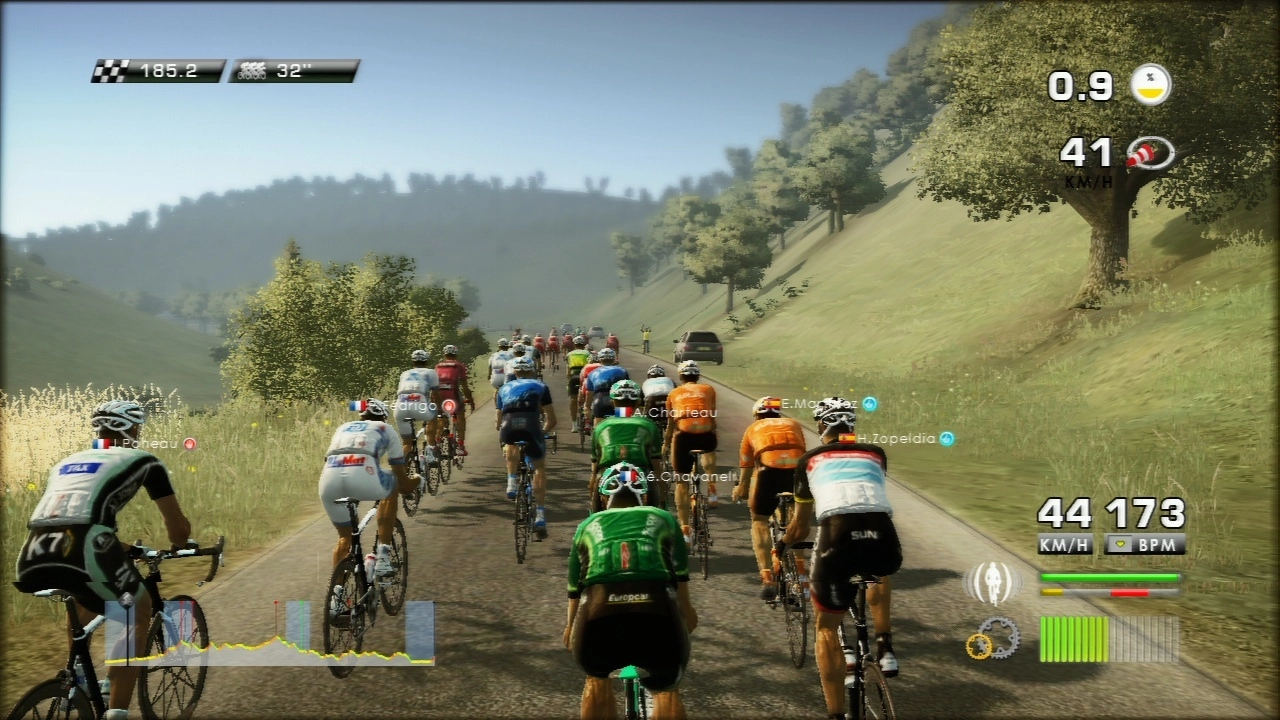Click the rider effort icon
Image resolution: width=1280 pixels, height=720 pixels.
point(991,583)
